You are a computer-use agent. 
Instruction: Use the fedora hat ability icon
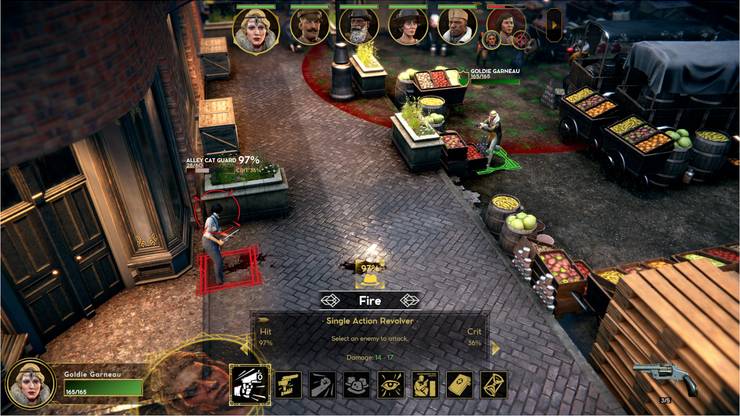(x=355, y=384)
